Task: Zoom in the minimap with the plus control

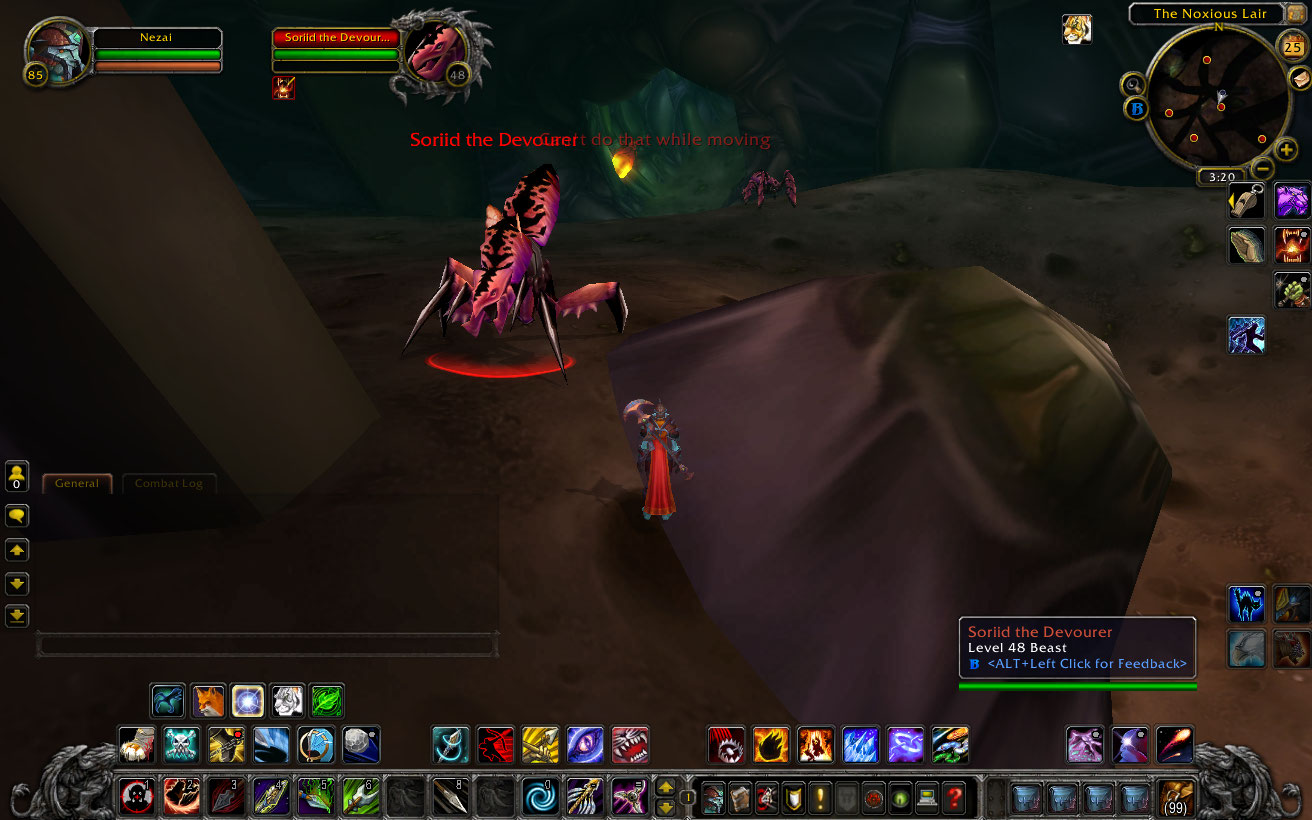Action: [x=1285, y=150]
